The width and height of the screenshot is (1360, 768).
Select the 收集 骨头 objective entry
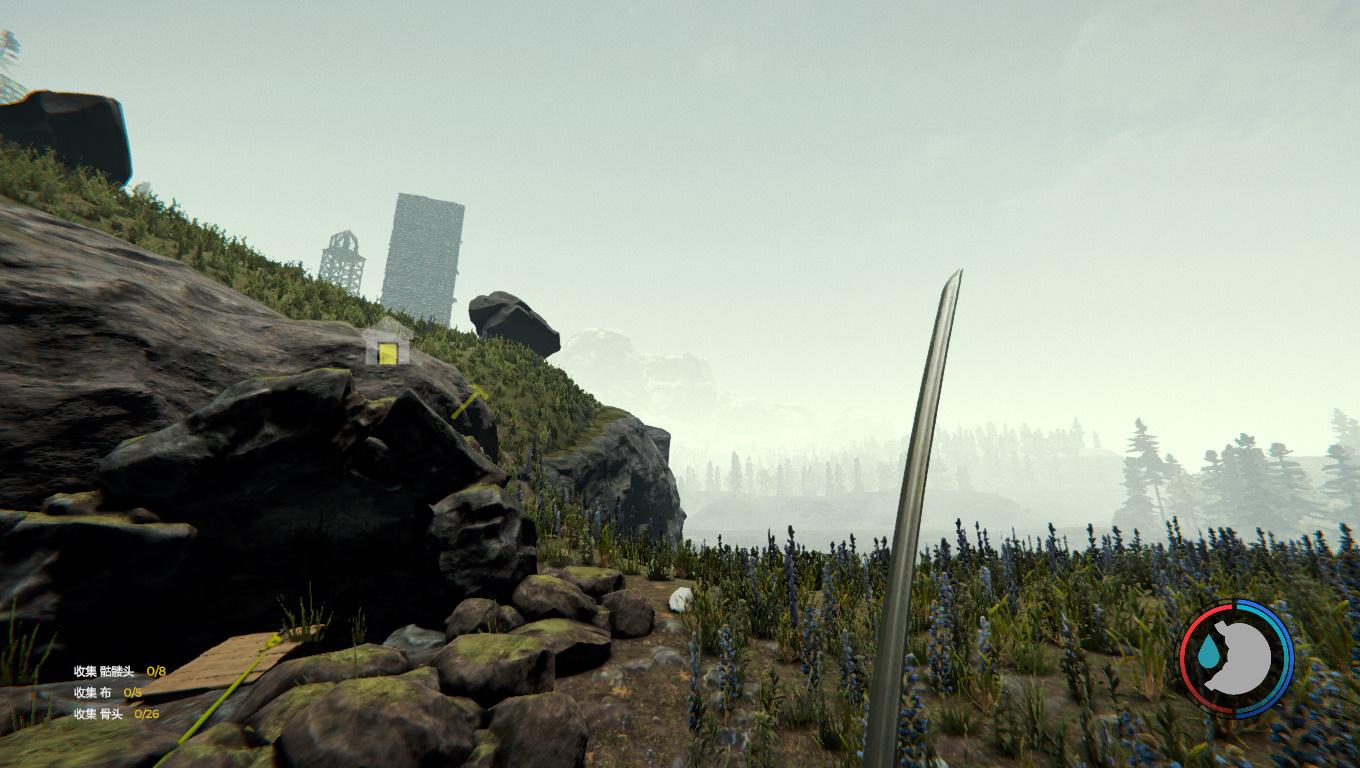116,713
